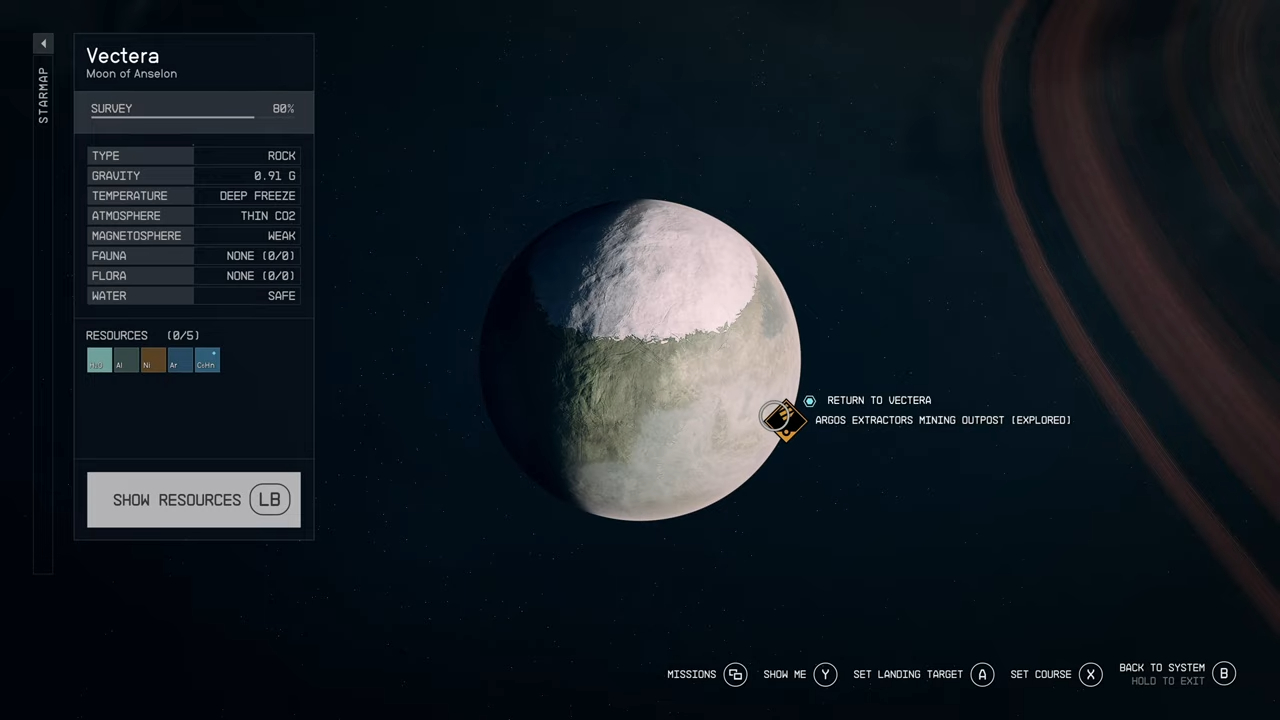Click the chevron above the Starmap label
This screenshot has width=1280, height=720.
pos(43,43)
